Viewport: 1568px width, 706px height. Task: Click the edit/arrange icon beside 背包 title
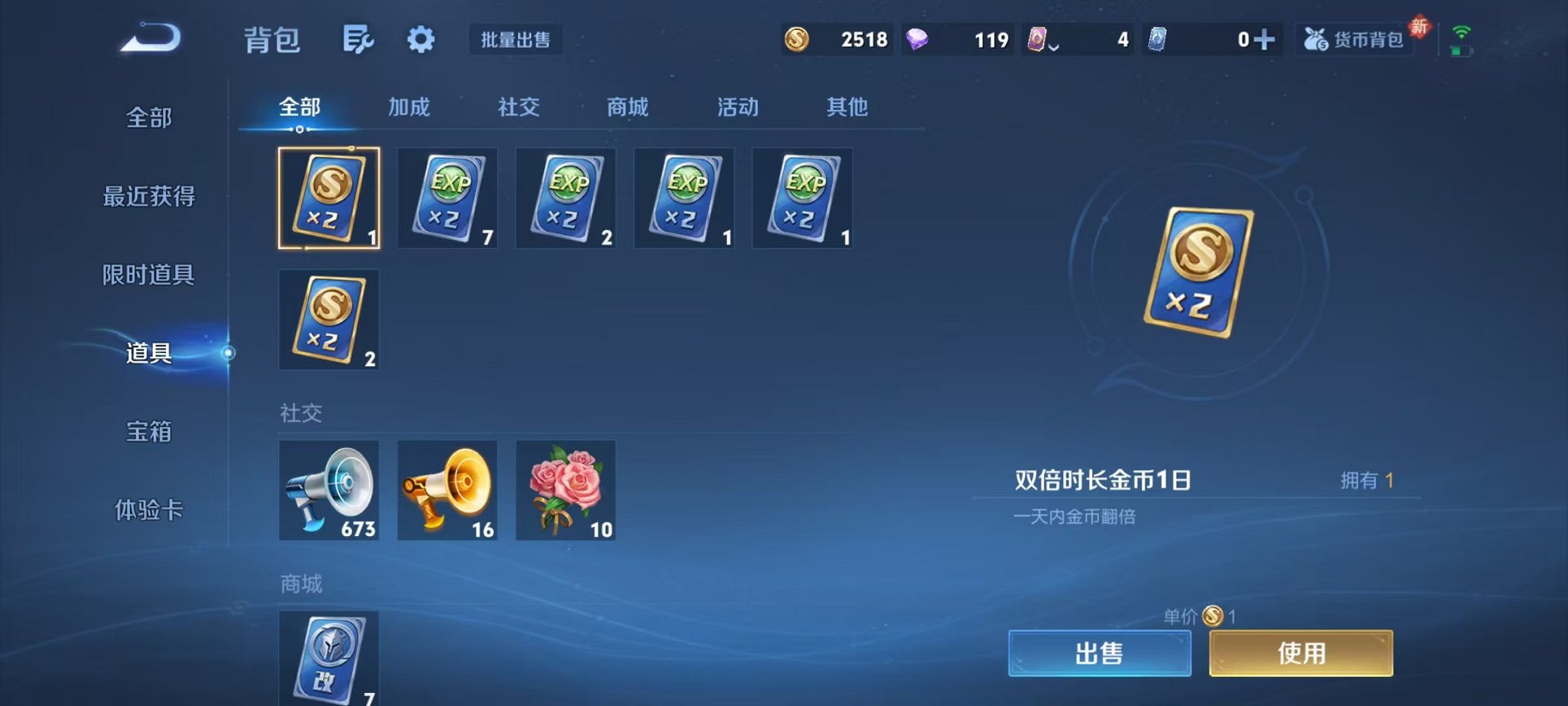pyautogui.click(x=360, y=39)
